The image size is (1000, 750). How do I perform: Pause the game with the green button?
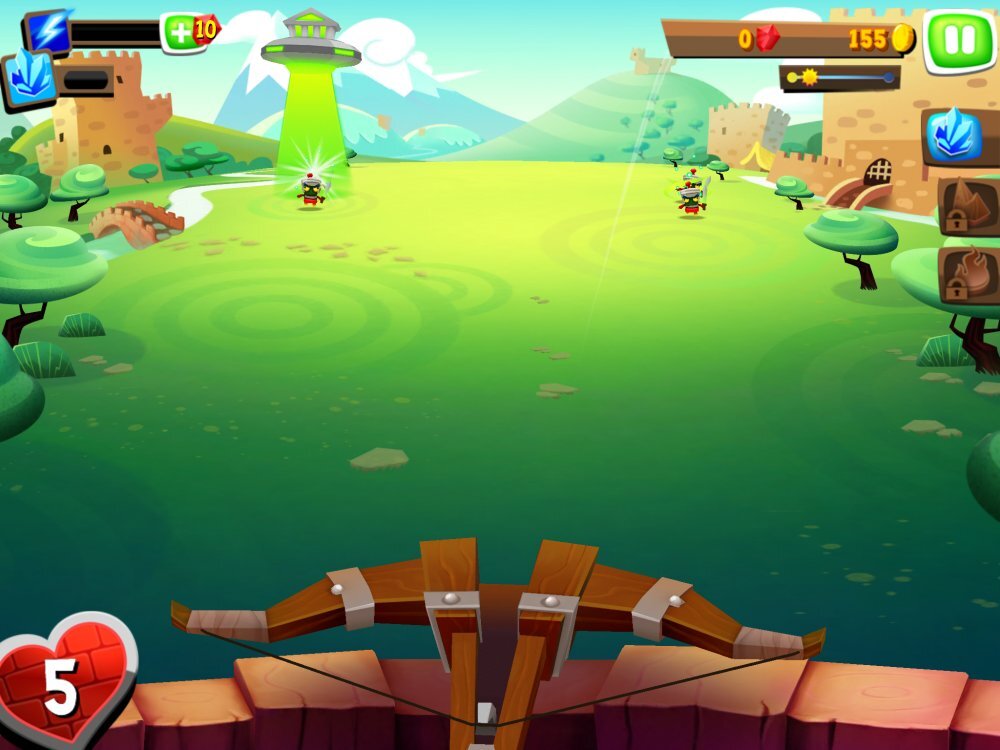(x=958, y=39)
